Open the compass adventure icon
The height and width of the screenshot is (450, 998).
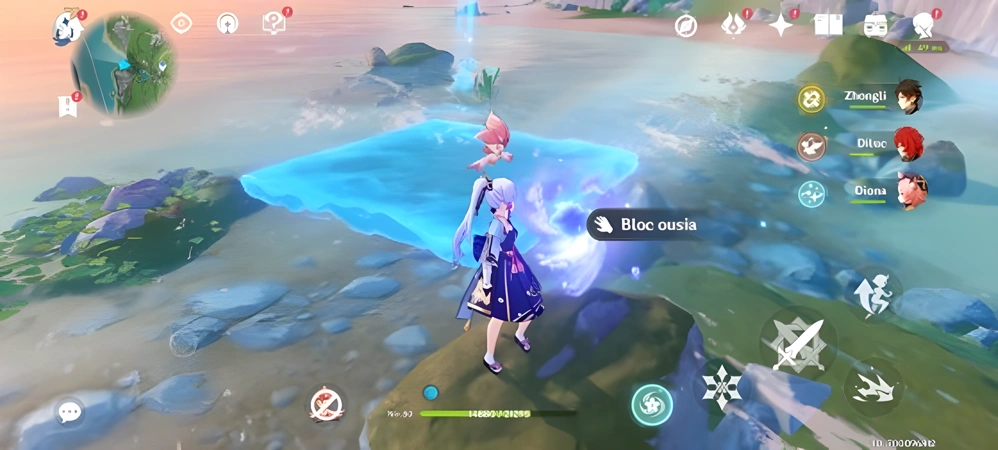pos(685,26)
